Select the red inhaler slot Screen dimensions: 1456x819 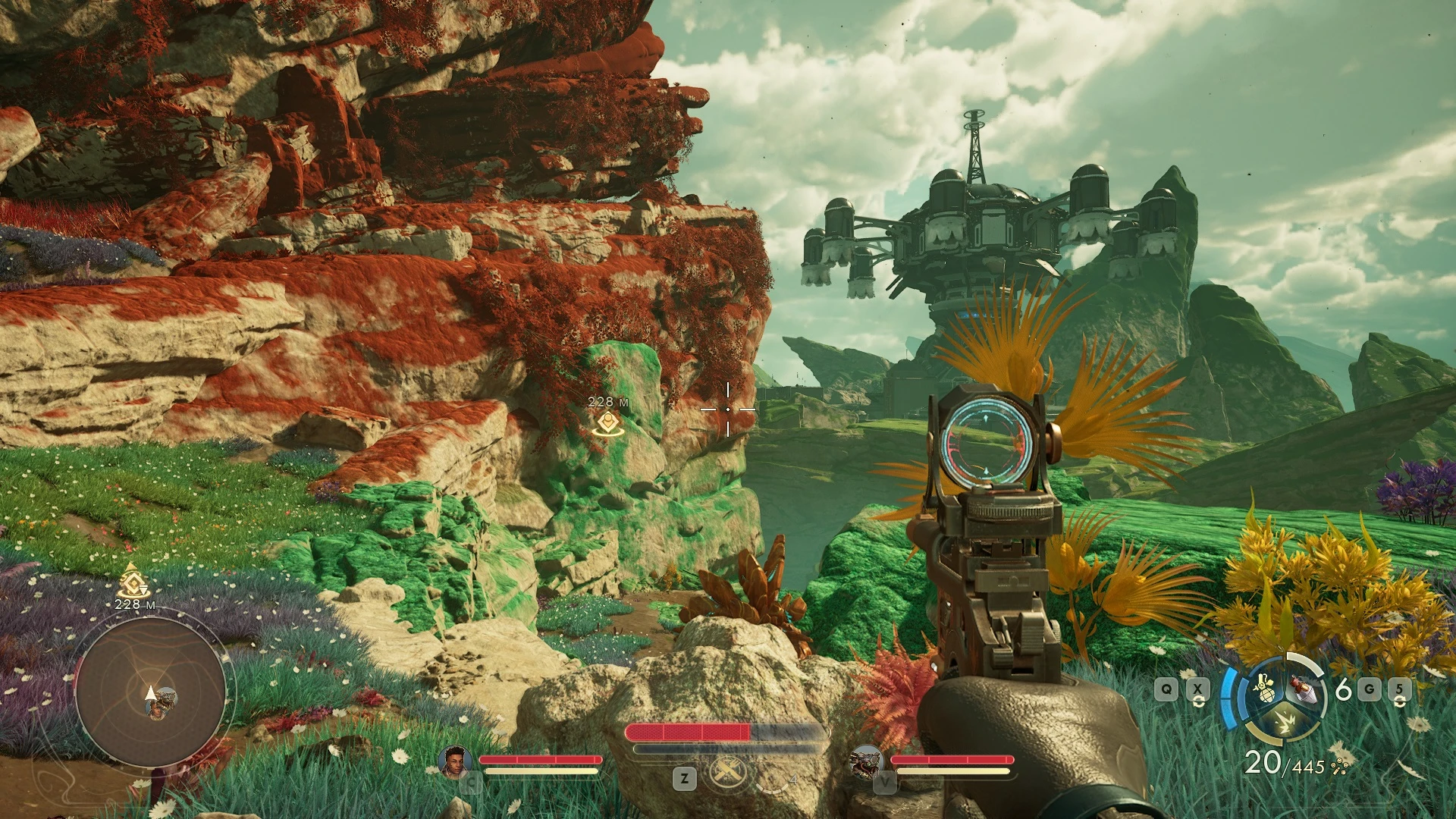[1305, 689]
